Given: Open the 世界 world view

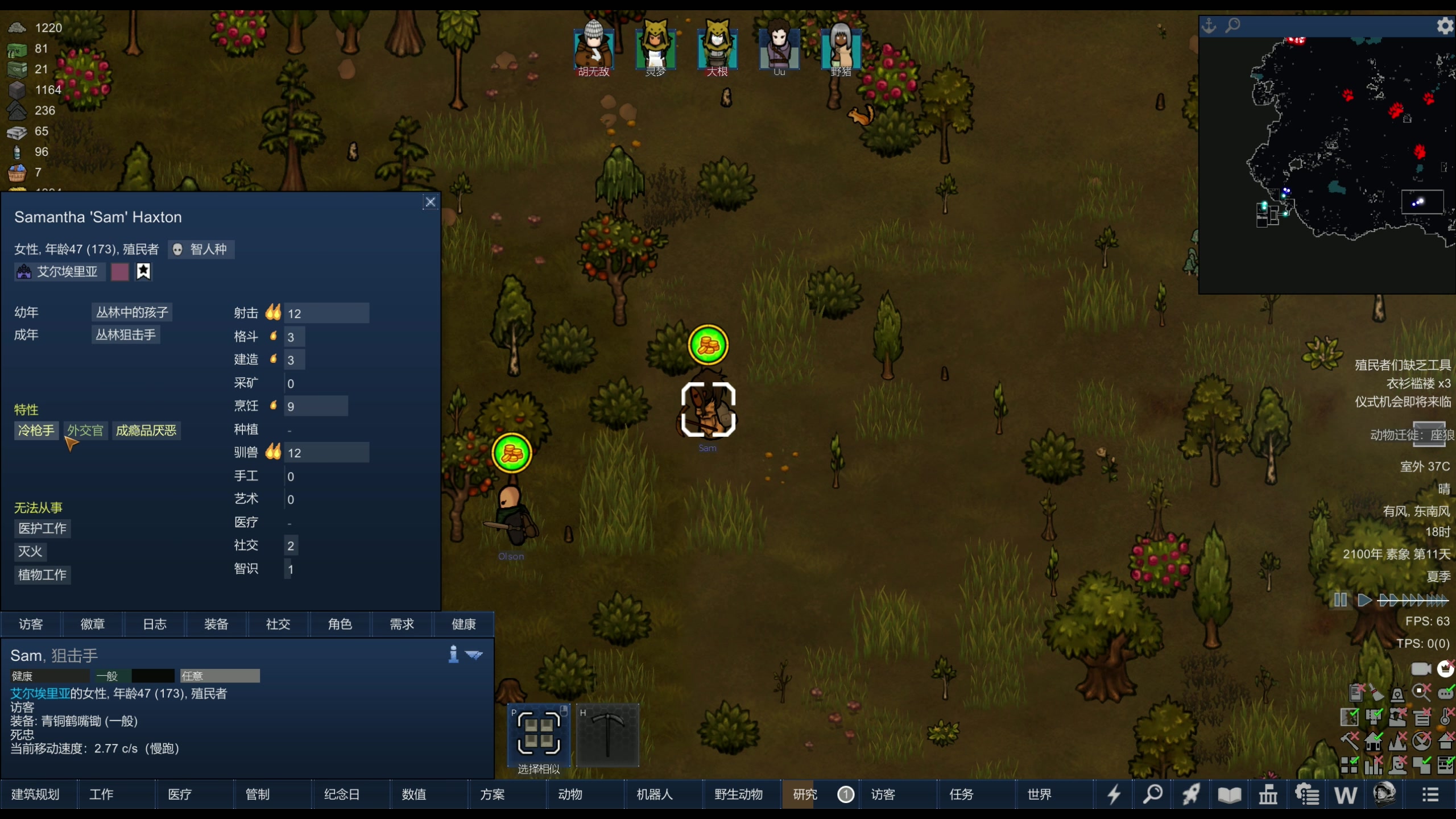Looking at the screenshot, I should 1039,794.
